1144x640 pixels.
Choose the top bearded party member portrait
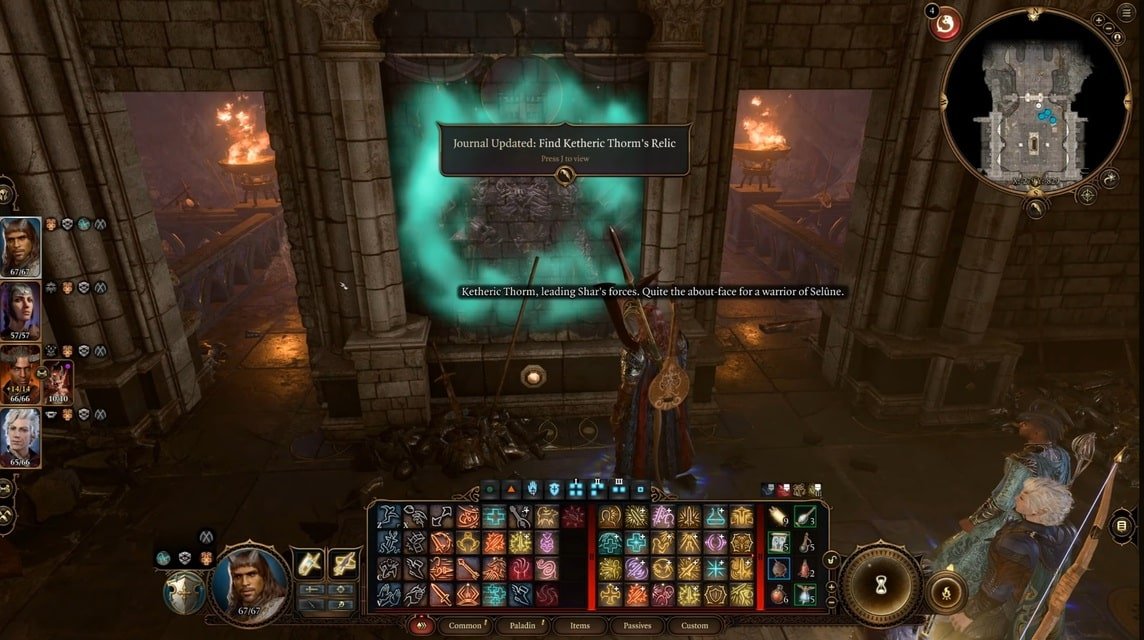21,246
